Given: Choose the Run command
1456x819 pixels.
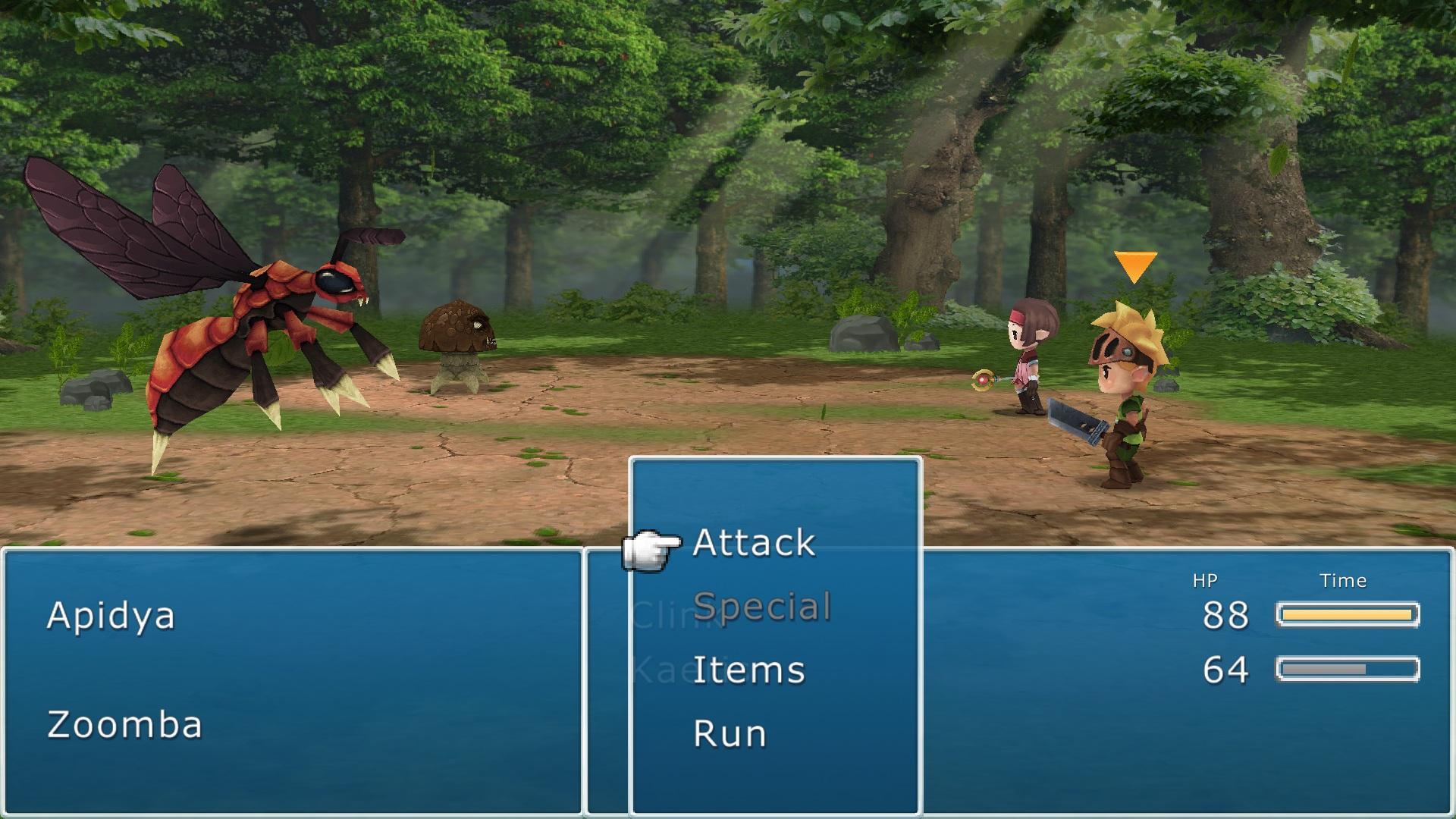Looking at the screenshot, I should [730, 732].
